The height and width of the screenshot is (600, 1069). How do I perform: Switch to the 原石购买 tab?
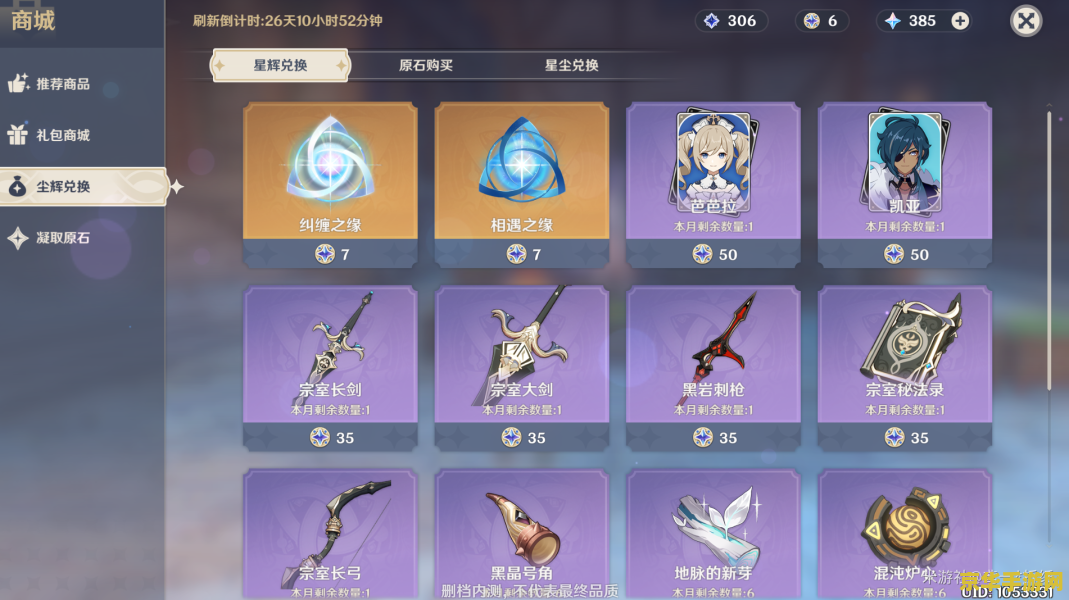(426, 66)
